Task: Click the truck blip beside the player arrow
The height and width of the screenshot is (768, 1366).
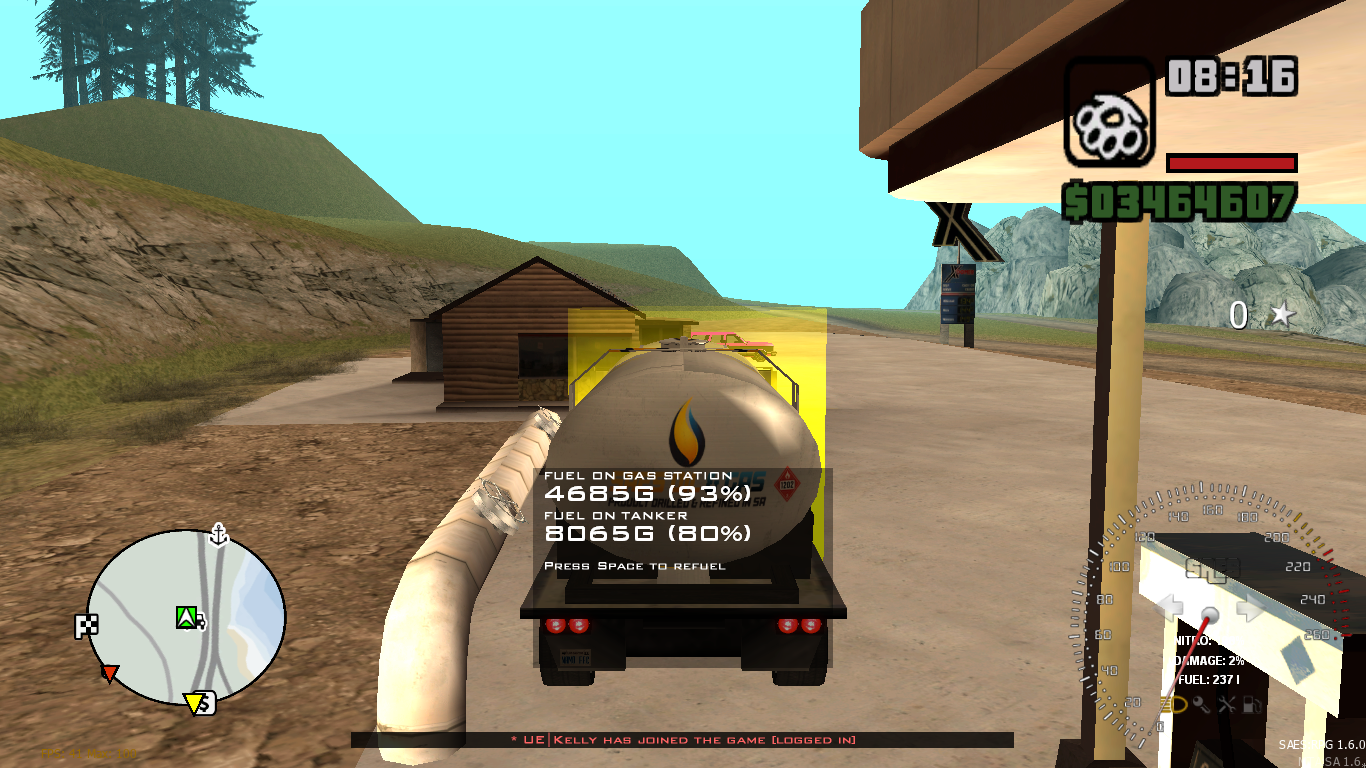Action: click(200, 620)
